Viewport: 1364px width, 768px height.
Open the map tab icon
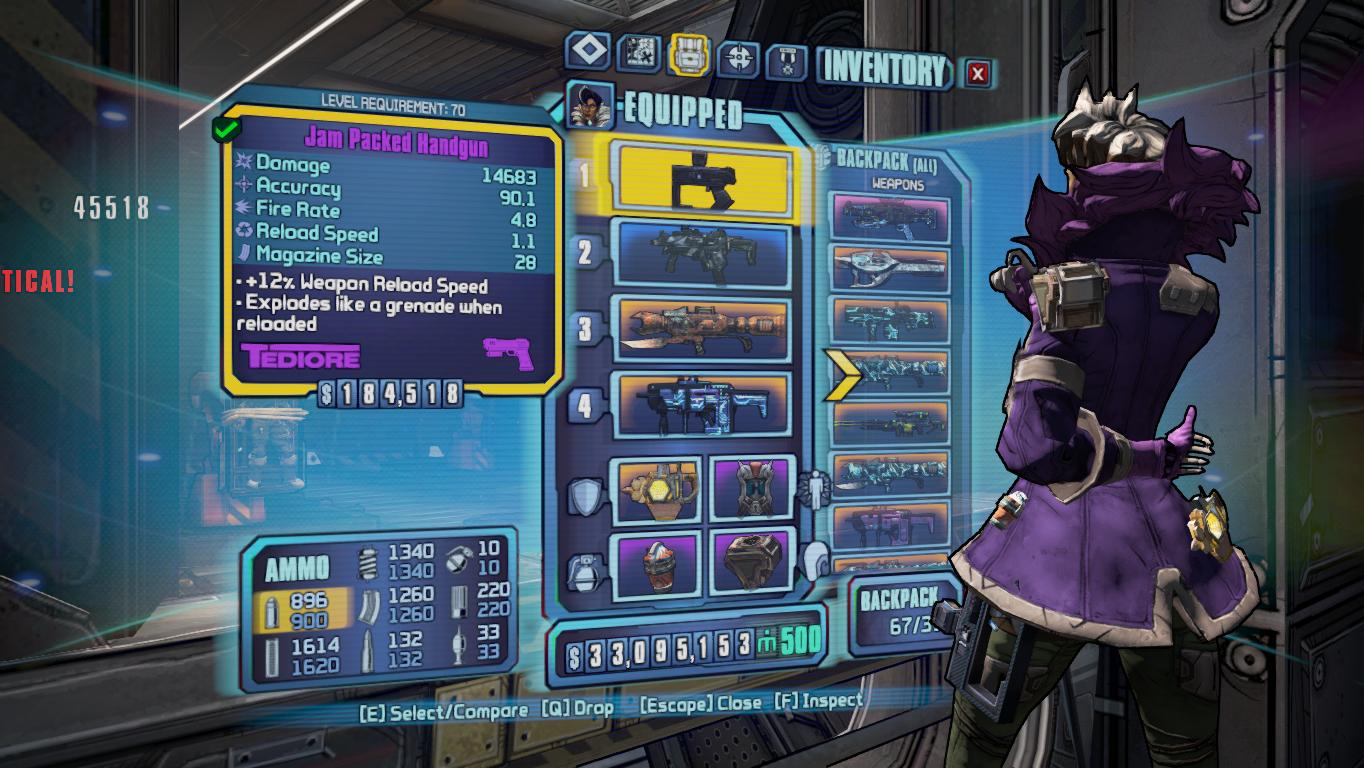638,53
